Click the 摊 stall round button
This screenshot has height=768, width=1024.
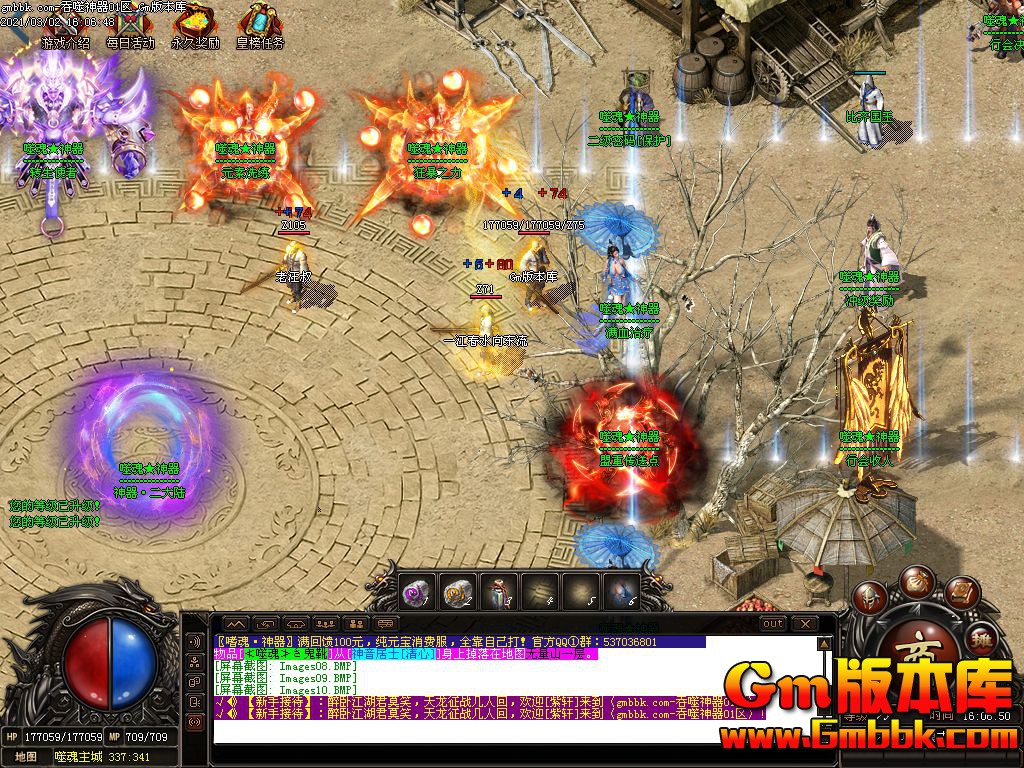click(x=981, y=638)
